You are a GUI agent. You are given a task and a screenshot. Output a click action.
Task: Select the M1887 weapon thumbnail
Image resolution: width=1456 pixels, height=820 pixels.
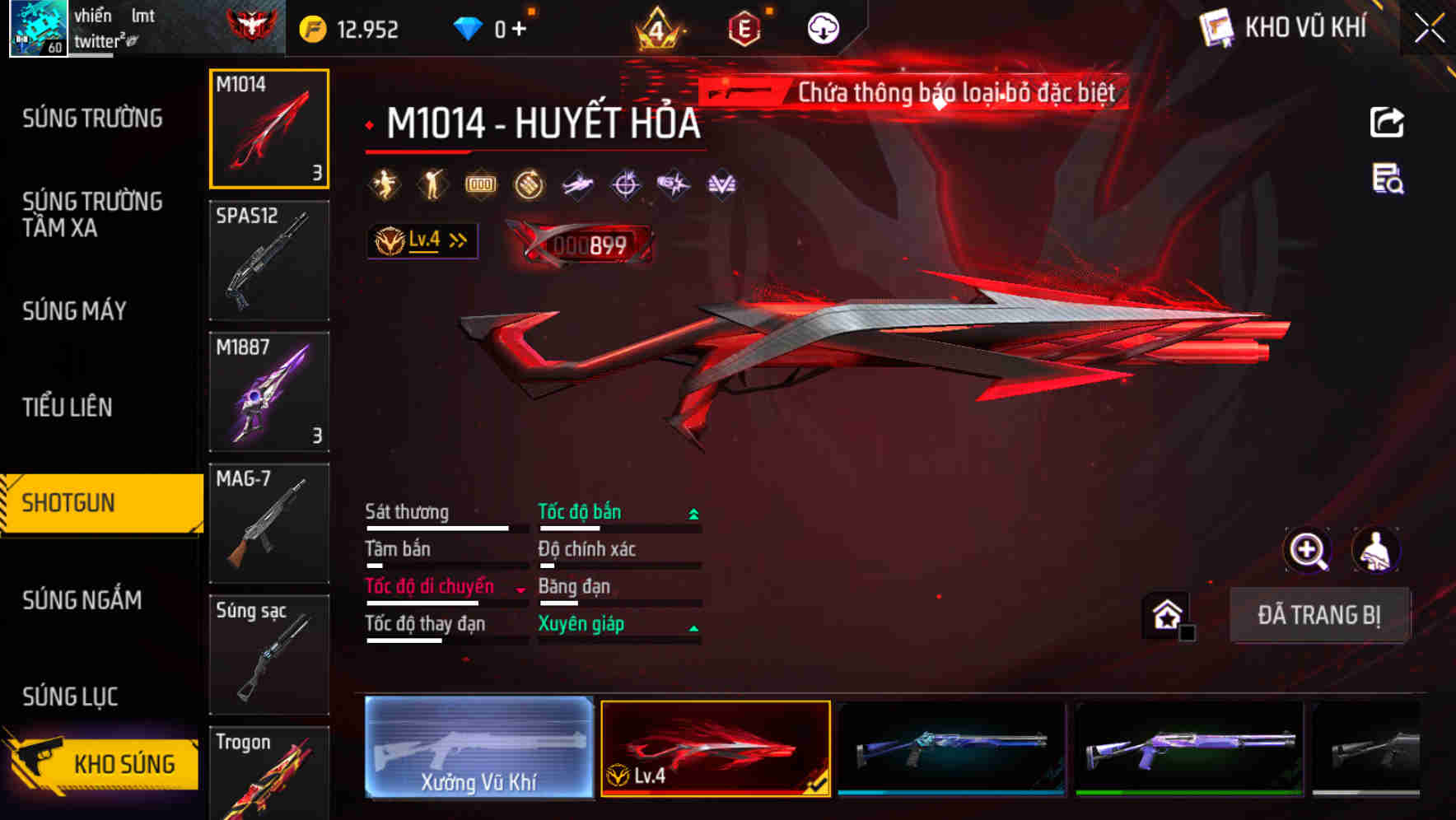(268, 393)
